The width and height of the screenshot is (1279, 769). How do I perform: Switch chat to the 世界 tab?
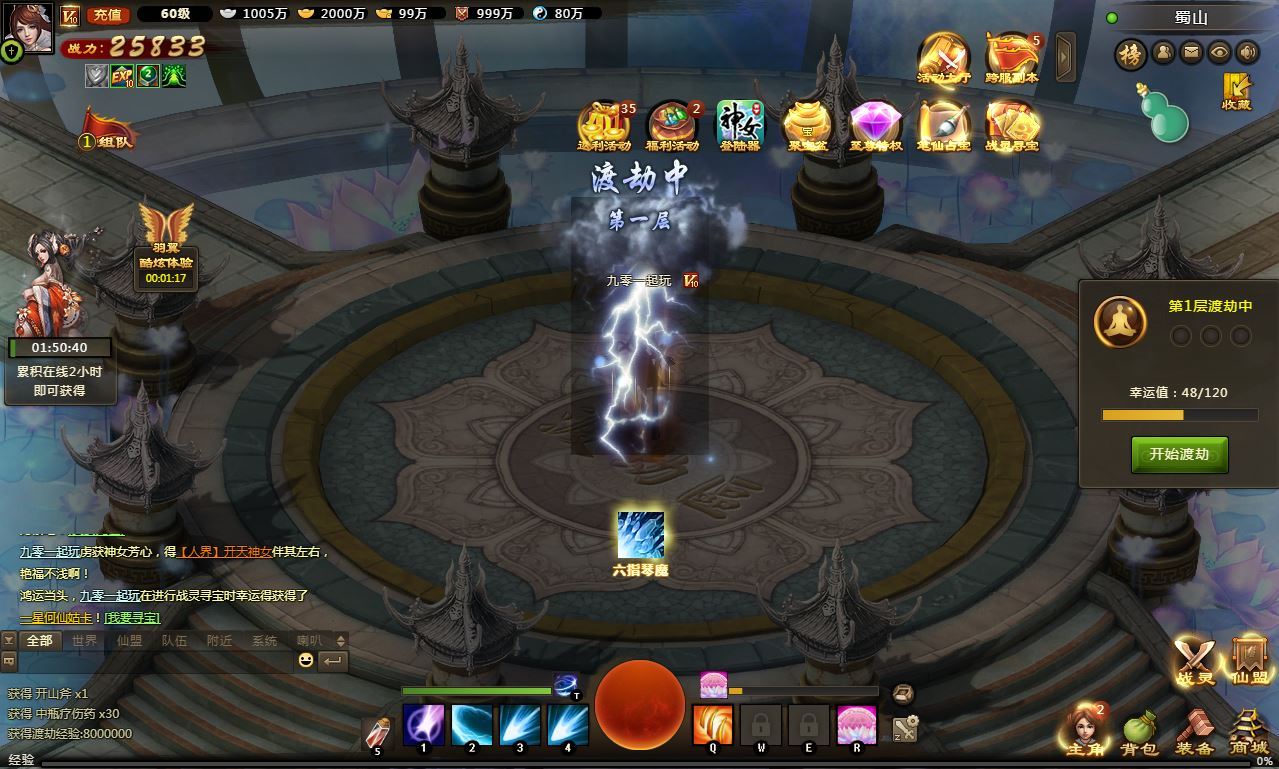pos(85,640)
